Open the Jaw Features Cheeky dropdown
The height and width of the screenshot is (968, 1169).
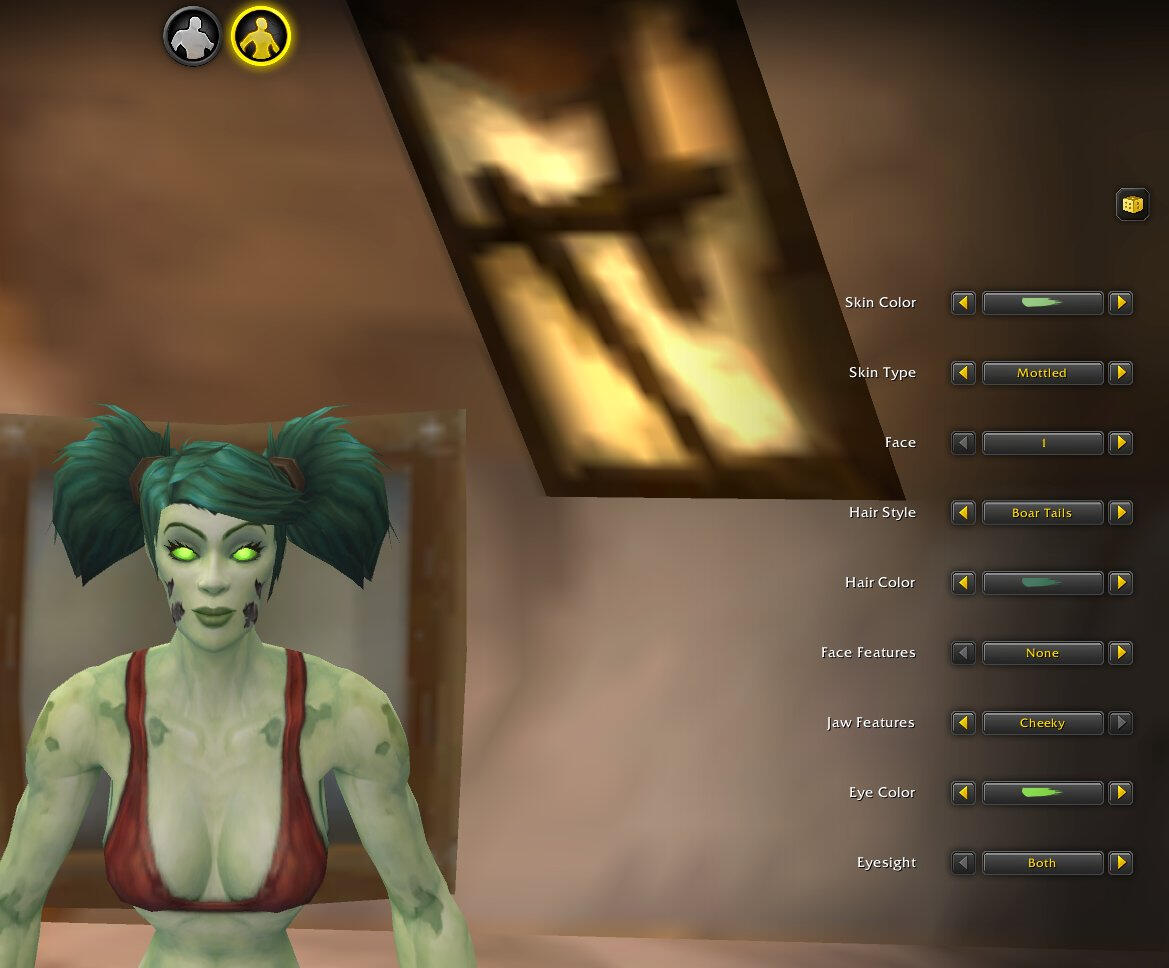[1042, 723]
